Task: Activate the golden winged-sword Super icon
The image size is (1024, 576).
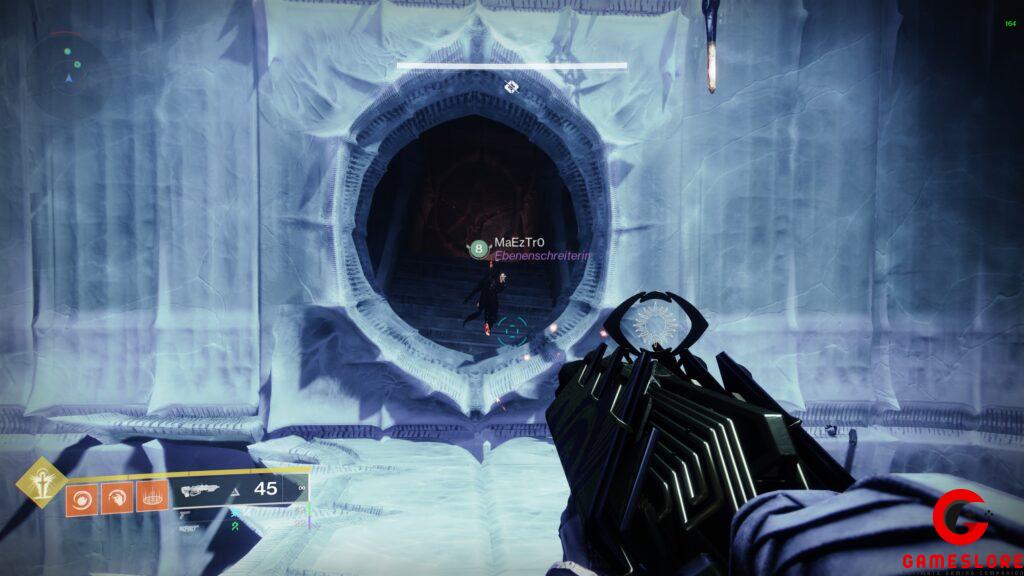Action: 41,483
